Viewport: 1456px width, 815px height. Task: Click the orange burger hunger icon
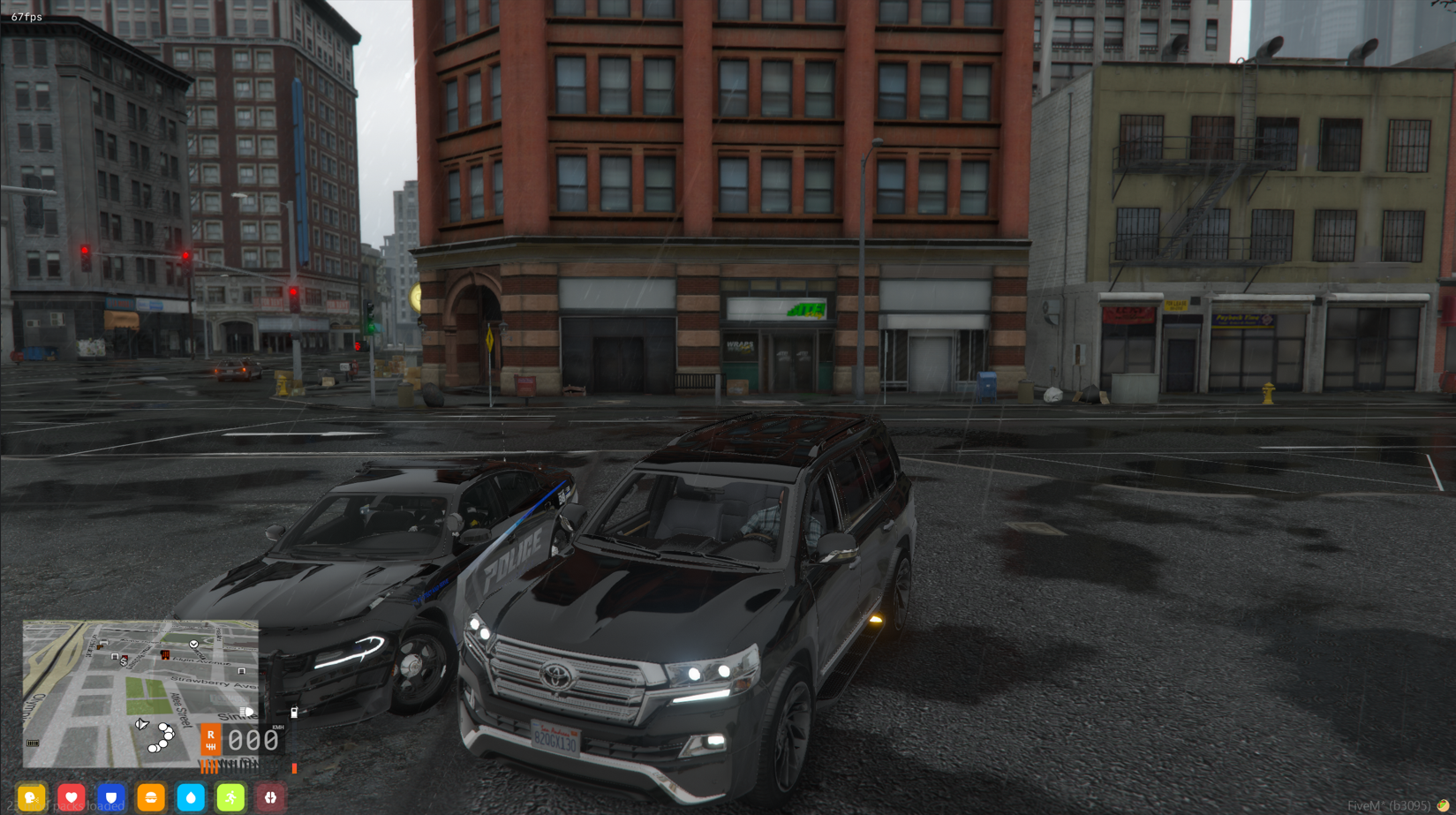pos(151,797)
